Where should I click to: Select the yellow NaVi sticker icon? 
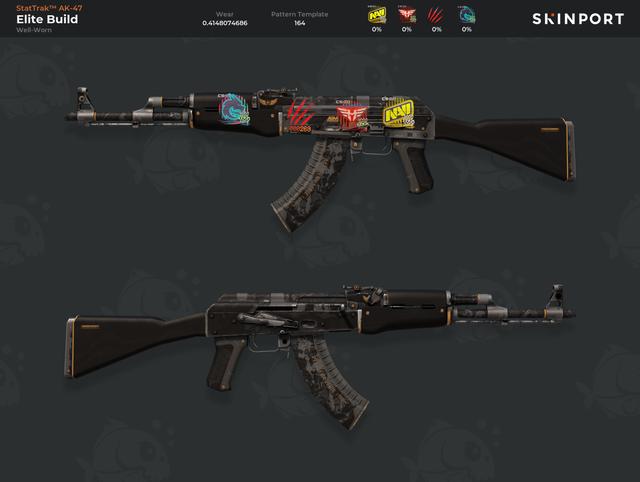[377, 15]
